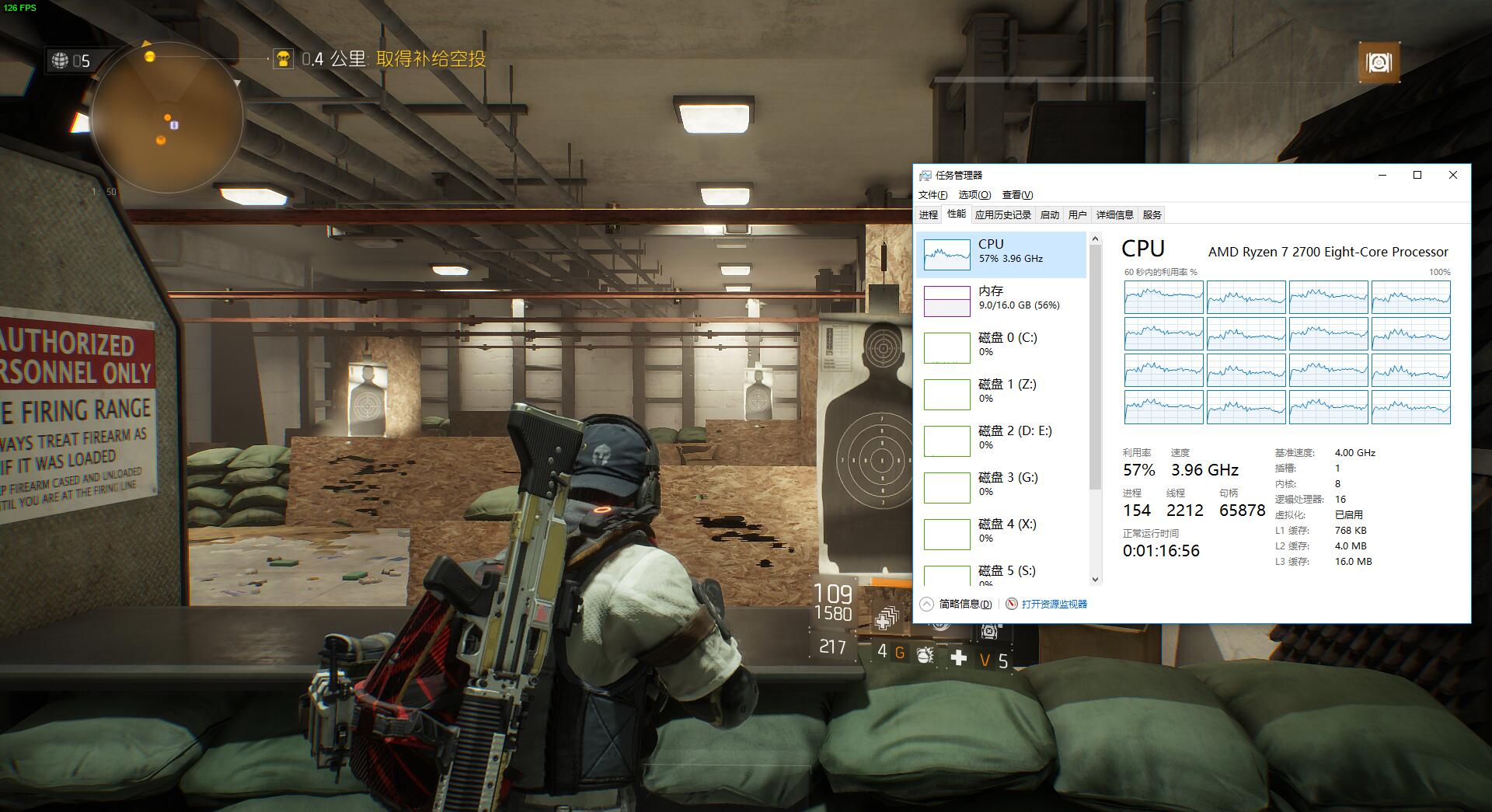This screenshot has width=1492, height=812.
Task: Close the Task Manager window
Action: pyautogui.click(x=1452, y=175)
